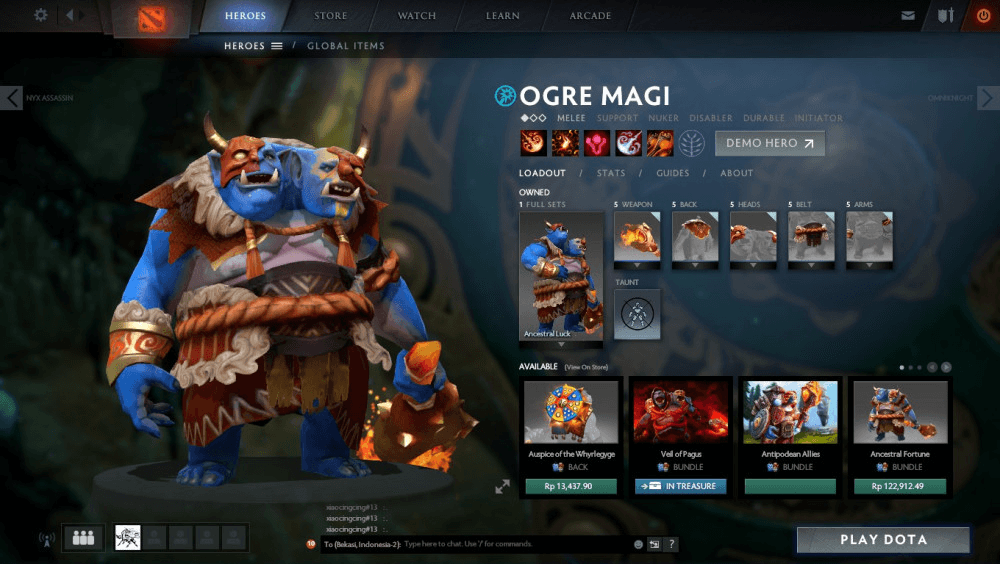
Task: Open the Store tab
Action: click(331, 16)
